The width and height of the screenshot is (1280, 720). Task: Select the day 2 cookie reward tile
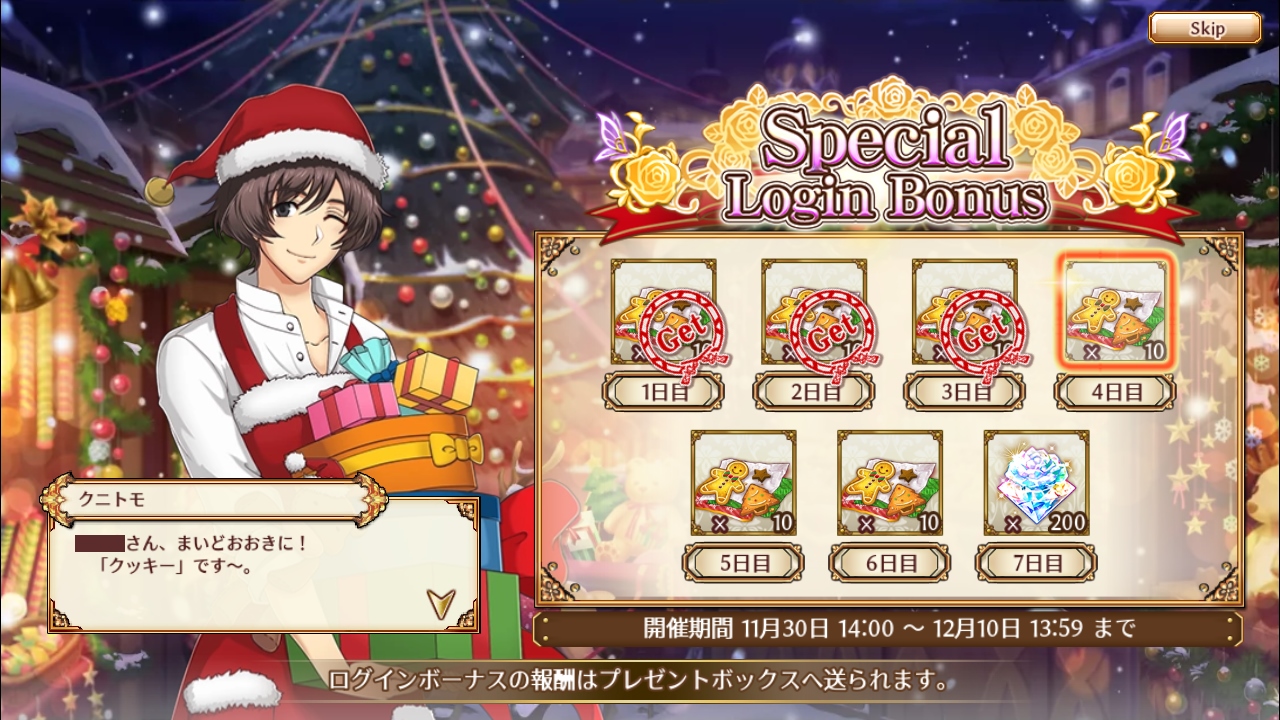(814, 312)
